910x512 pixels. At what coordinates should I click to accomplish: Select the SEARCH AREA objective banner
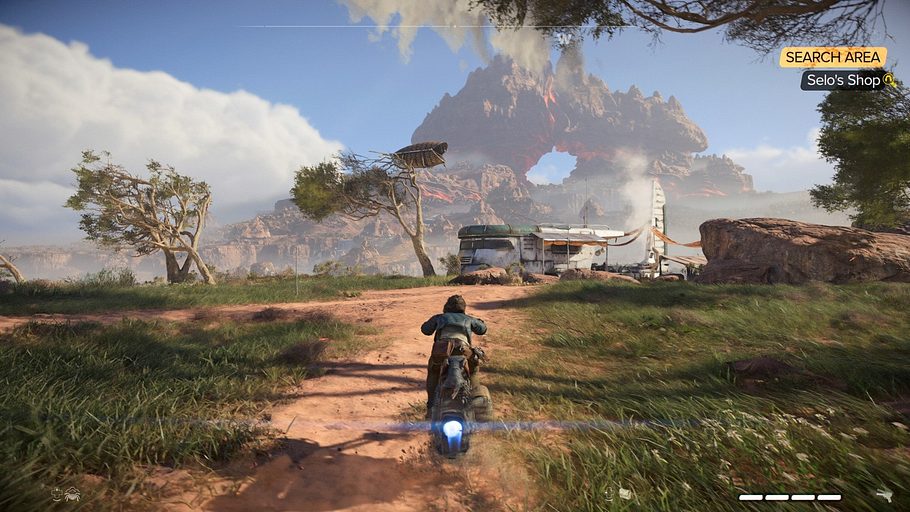point(832,57)
